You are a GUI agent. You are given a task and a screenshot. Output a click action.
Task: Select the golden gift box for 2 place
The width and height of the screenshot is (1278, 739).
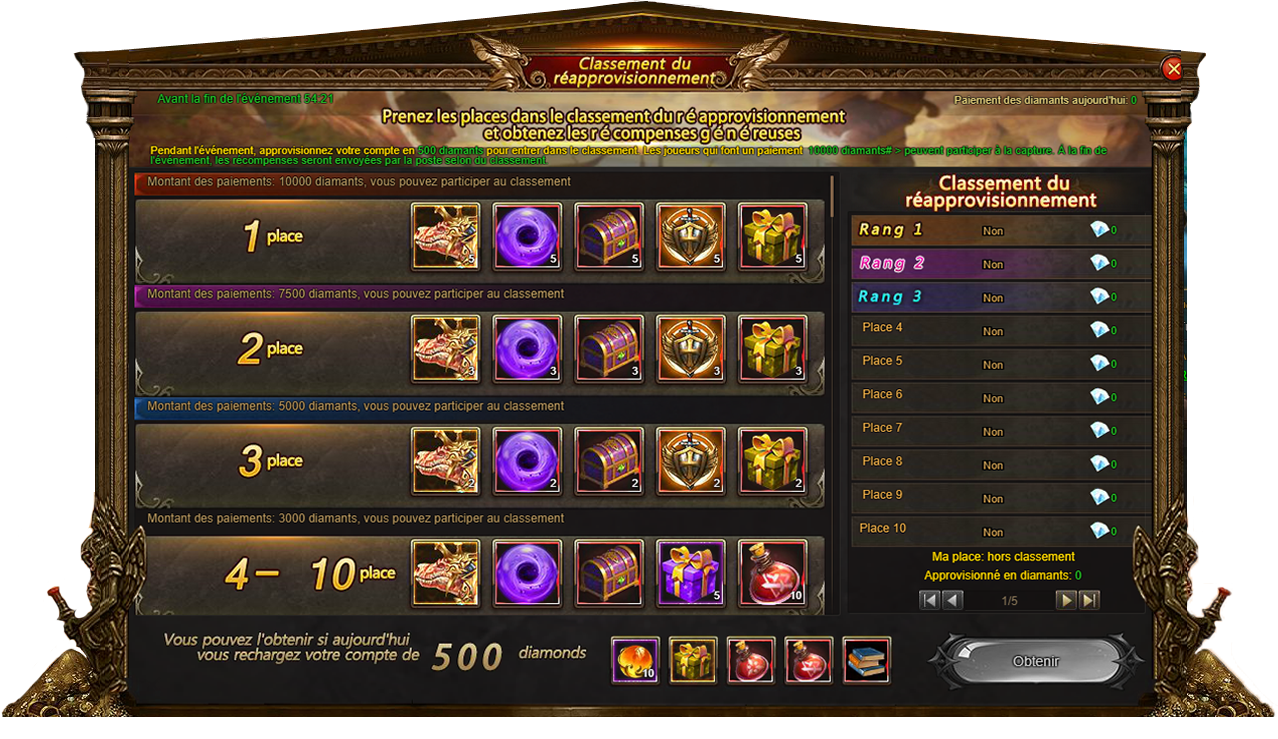pyautogui.click(x=772, y=349)
